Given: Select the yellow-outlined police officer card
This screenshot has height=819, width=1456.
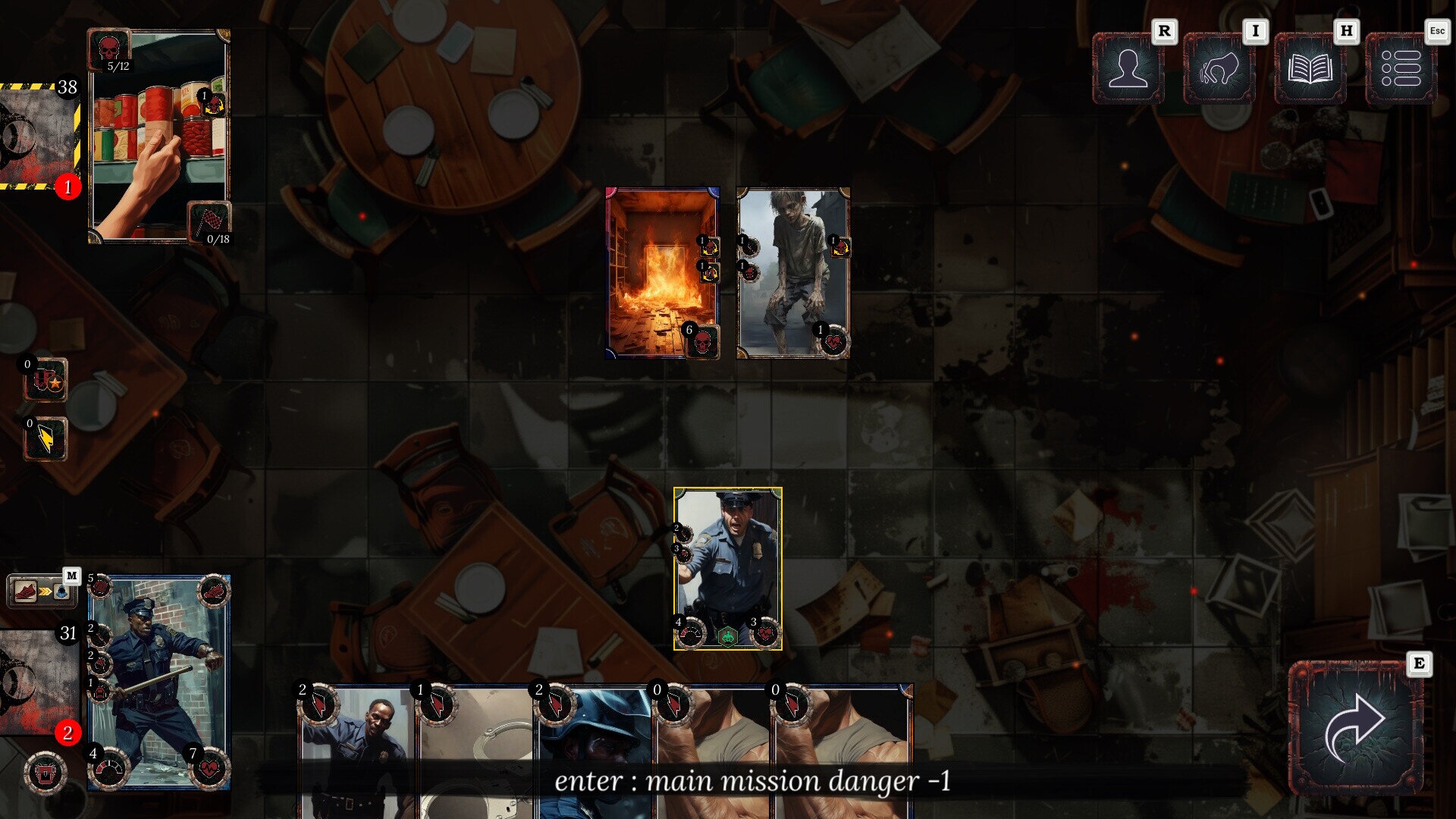Looking at the screenshot, I should click(x=727, y=569).
